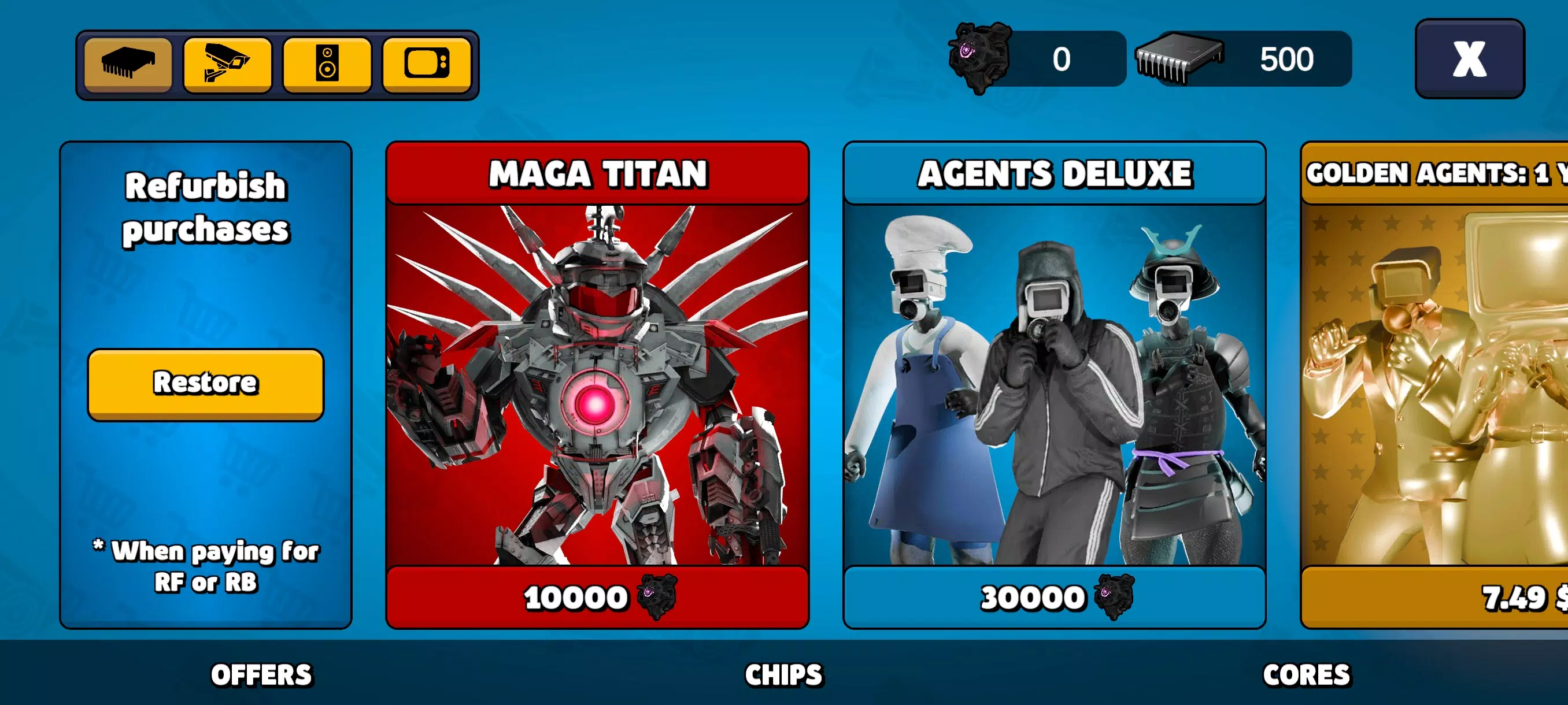Open the Cores tab
The image size is (1568, 705).
1306,674
